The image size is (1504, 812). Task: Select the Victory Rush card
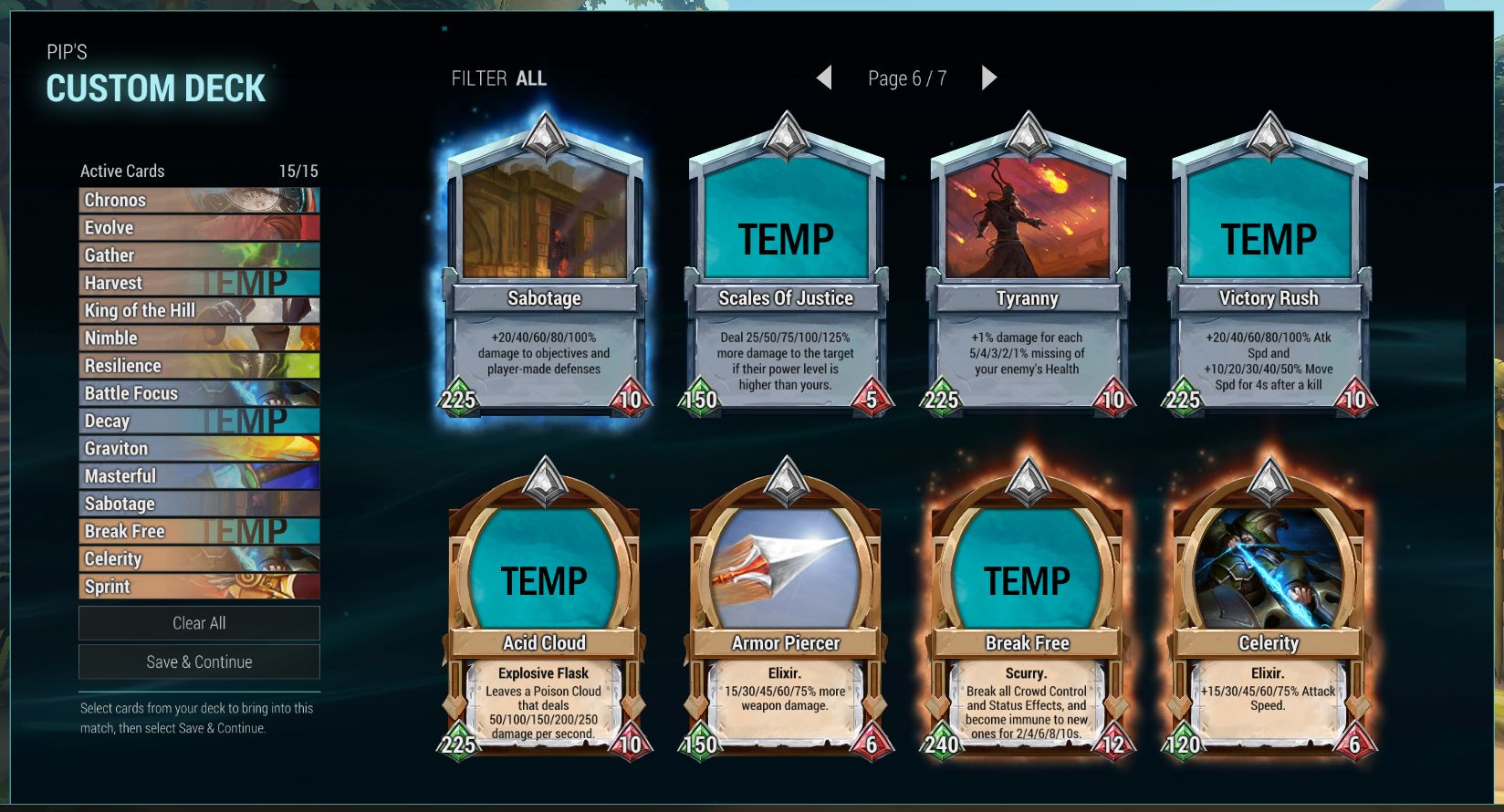pyautogui.click(x=1269, y=274)
